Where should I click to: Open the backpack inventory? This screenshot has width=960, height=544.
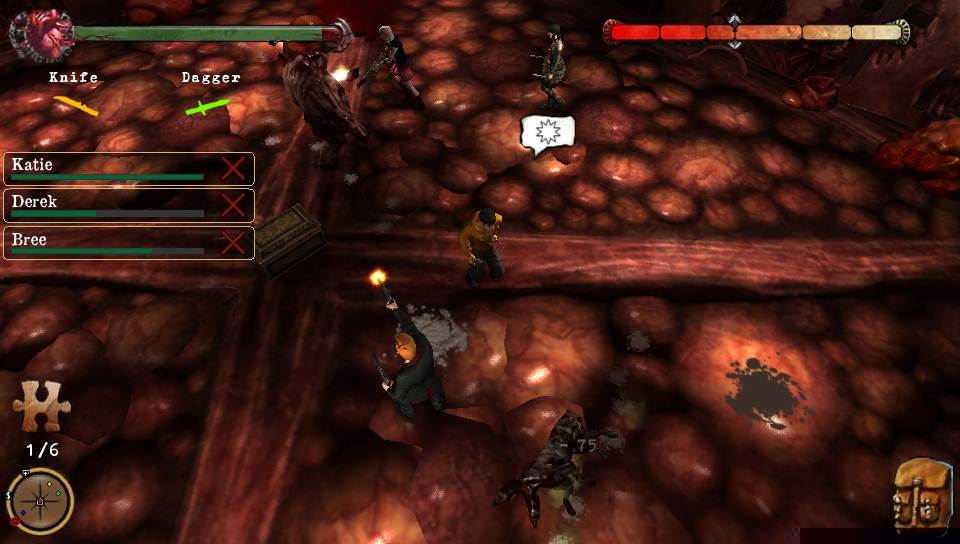tap(922, 492)
